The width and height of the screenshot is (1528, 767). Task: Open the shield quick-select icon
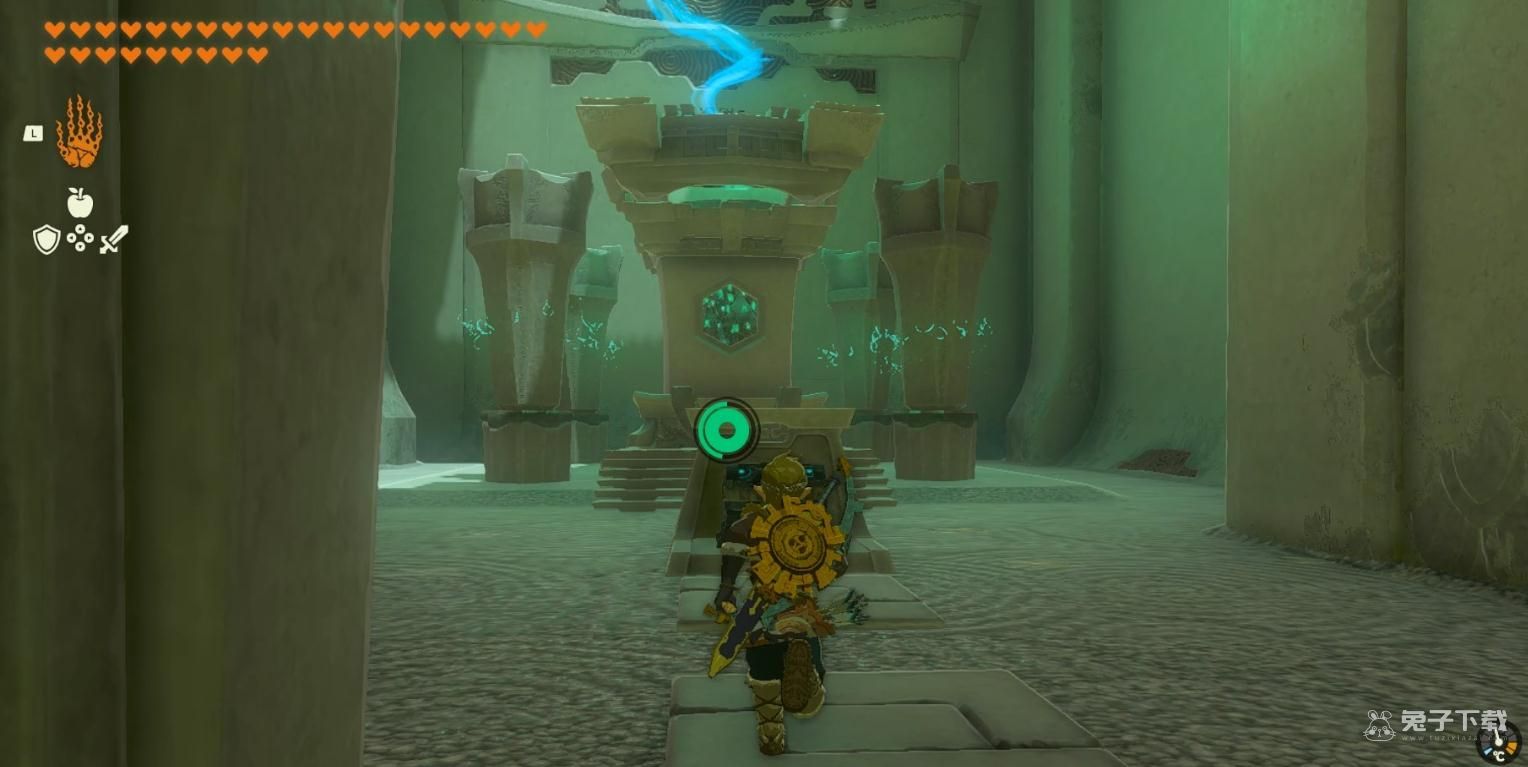tap(46, 240)
